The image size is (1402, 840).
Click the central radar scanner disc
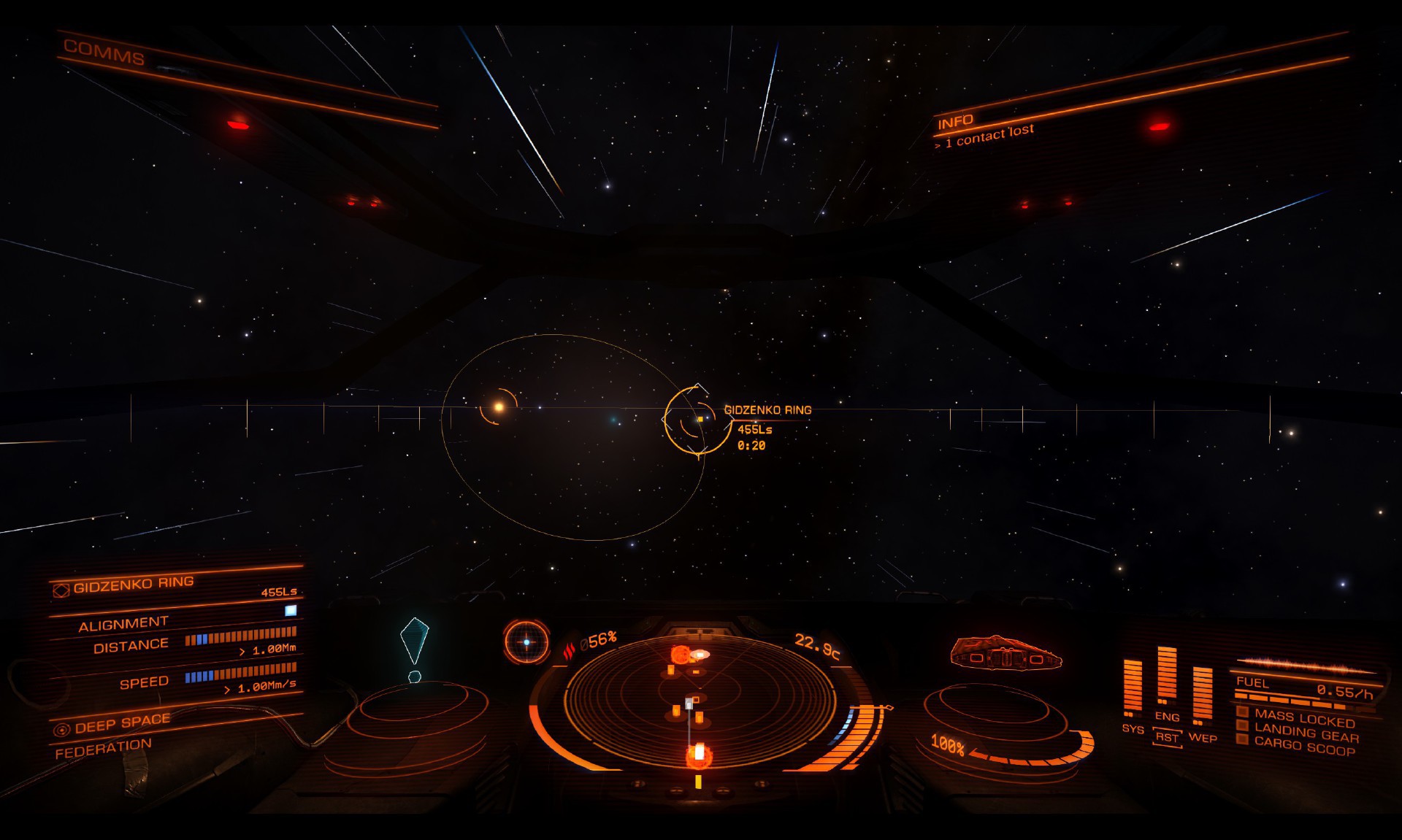coord(698,701)
